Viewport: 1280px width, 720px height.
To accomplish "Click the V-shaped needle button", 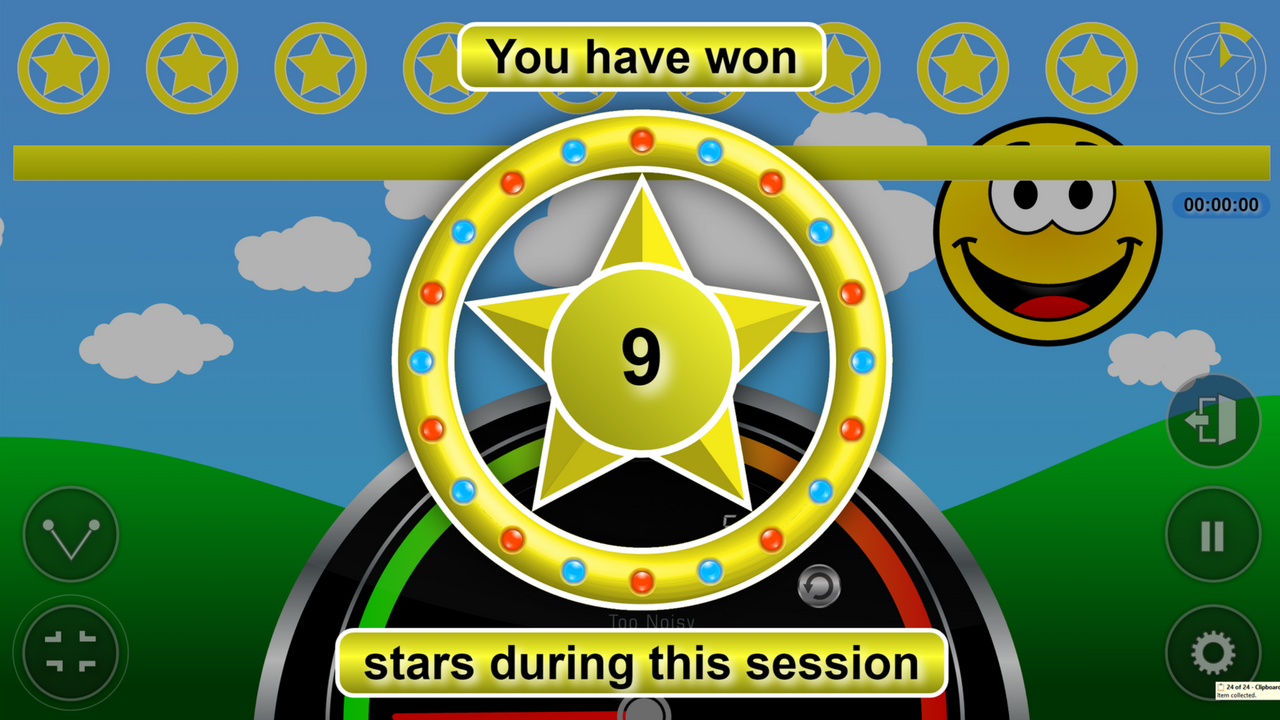I will 71,535.
